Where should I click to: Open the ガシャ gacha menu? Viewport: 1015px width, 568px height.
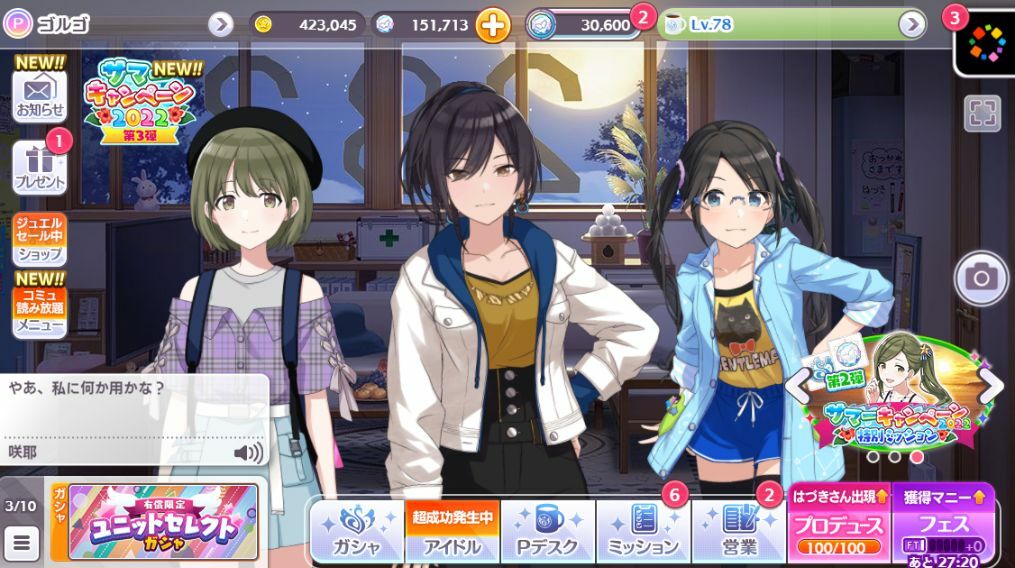(357, 530)
